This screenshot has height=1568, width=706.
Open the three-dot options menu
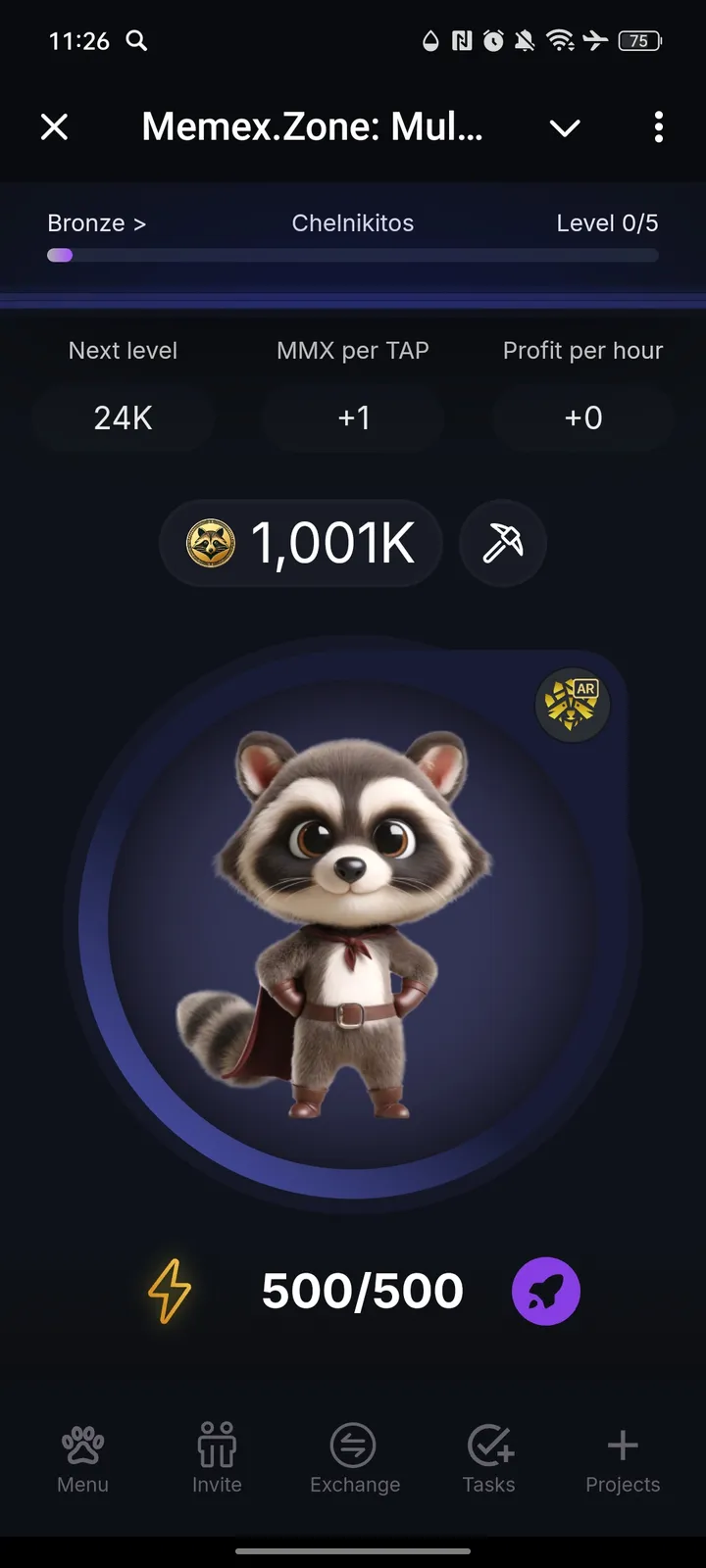(x=658, y=126)
